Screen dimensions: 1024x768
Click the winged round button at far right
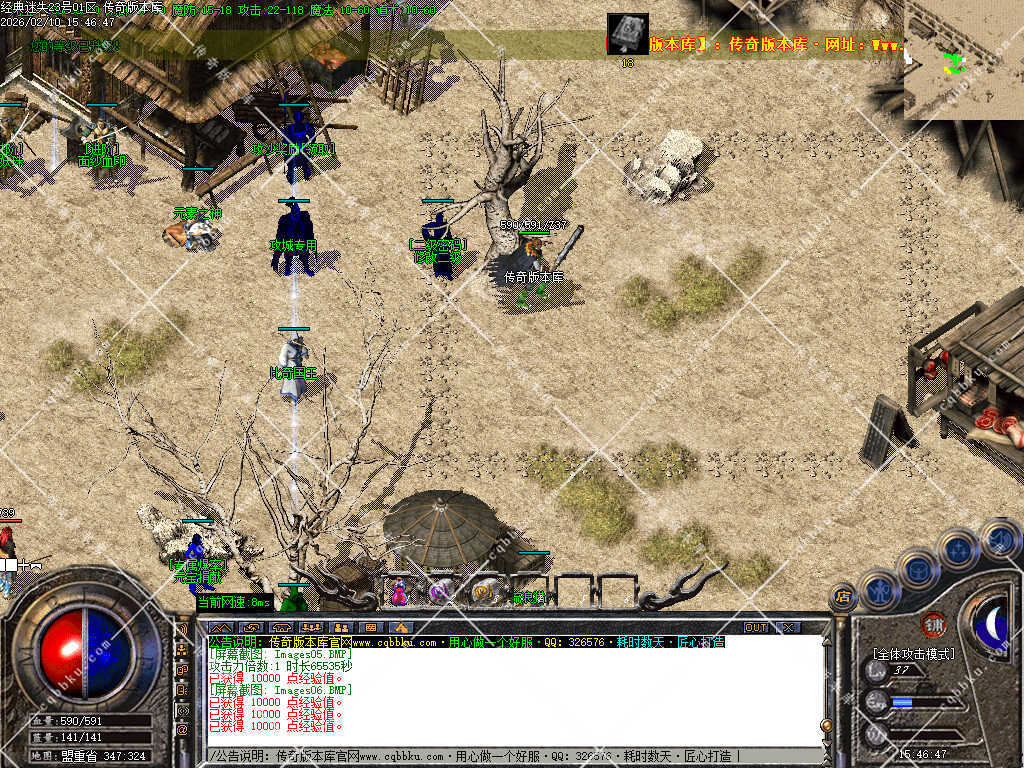pyautogui.click(x=1000, y=538)
